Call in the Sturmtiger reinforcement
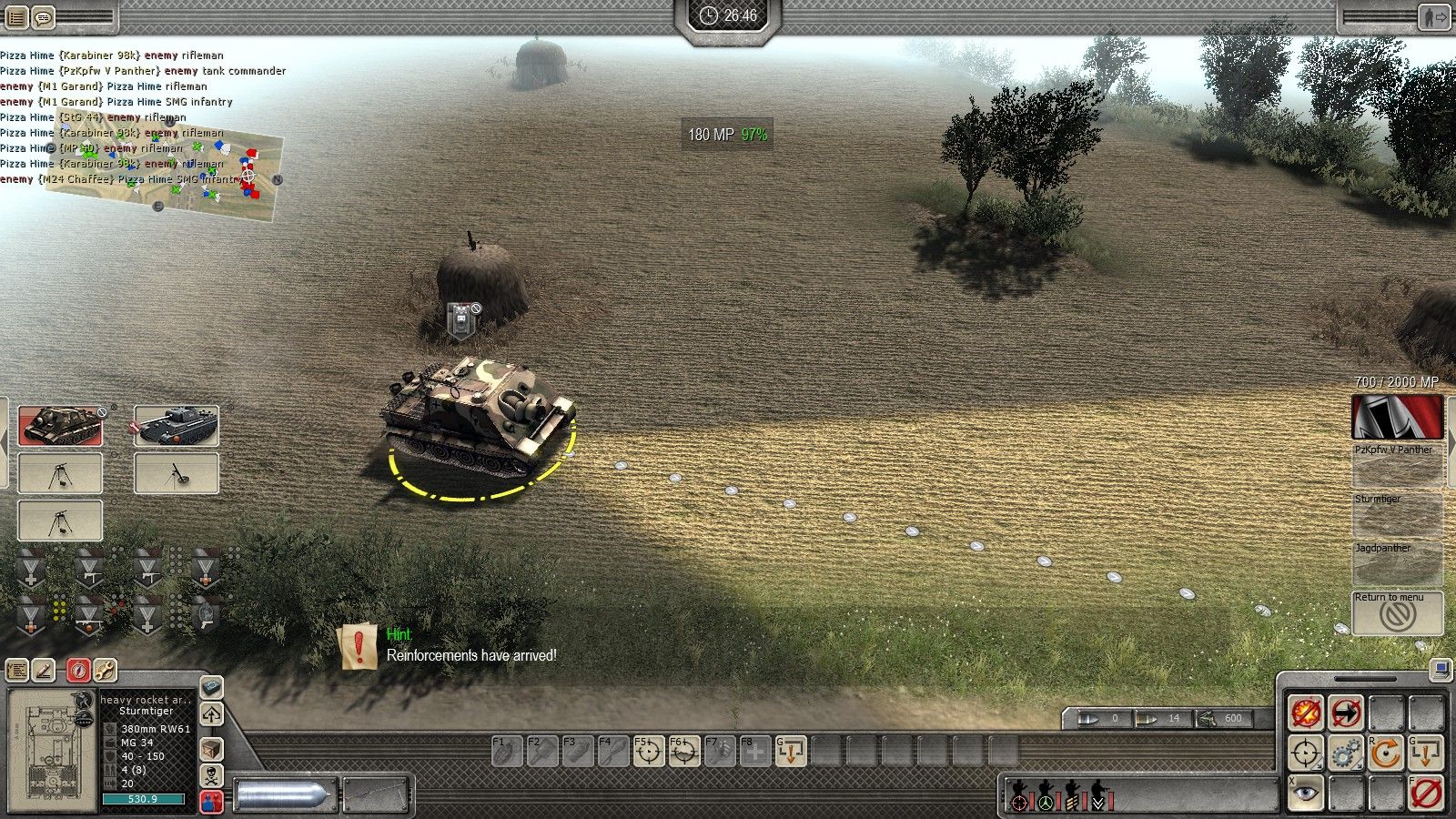Image resolution: width=1456 pixels, height=819 pixels. pos(1397,515)
